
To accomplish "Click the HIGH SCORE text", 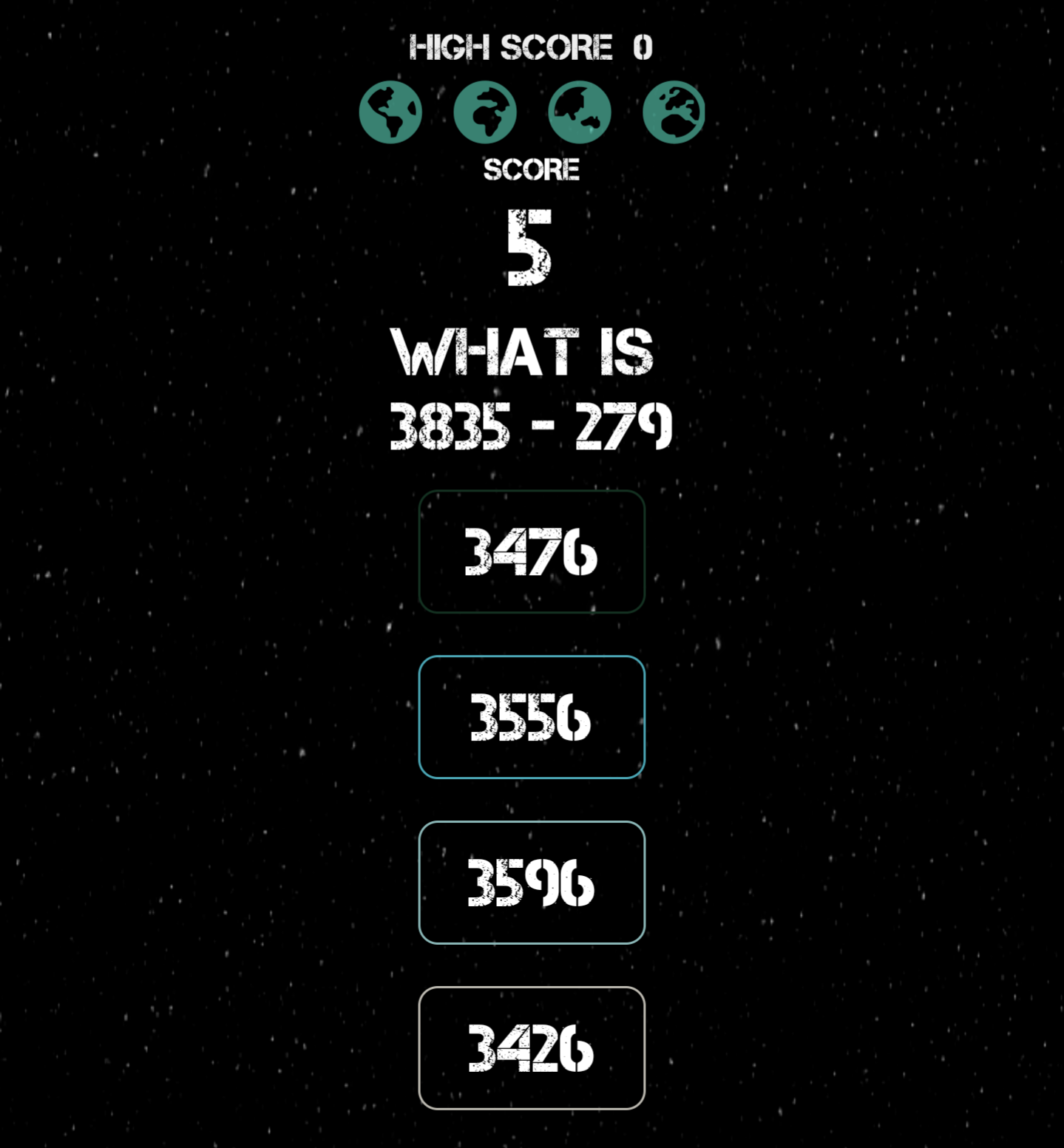I will click(530, 46).
